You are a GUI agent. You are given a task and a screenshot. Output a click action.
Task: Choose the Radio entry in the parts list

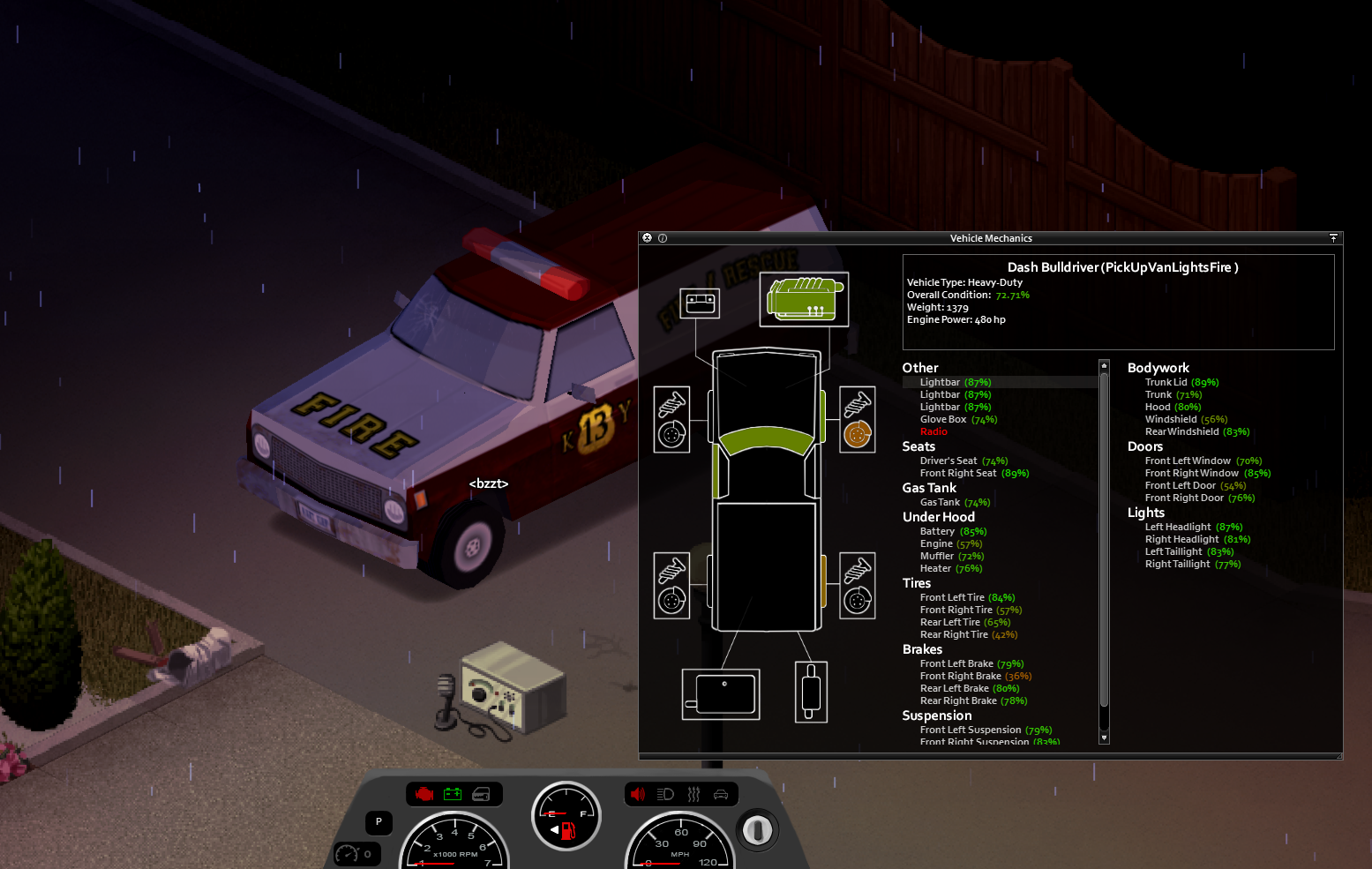[x=933, y=432]
